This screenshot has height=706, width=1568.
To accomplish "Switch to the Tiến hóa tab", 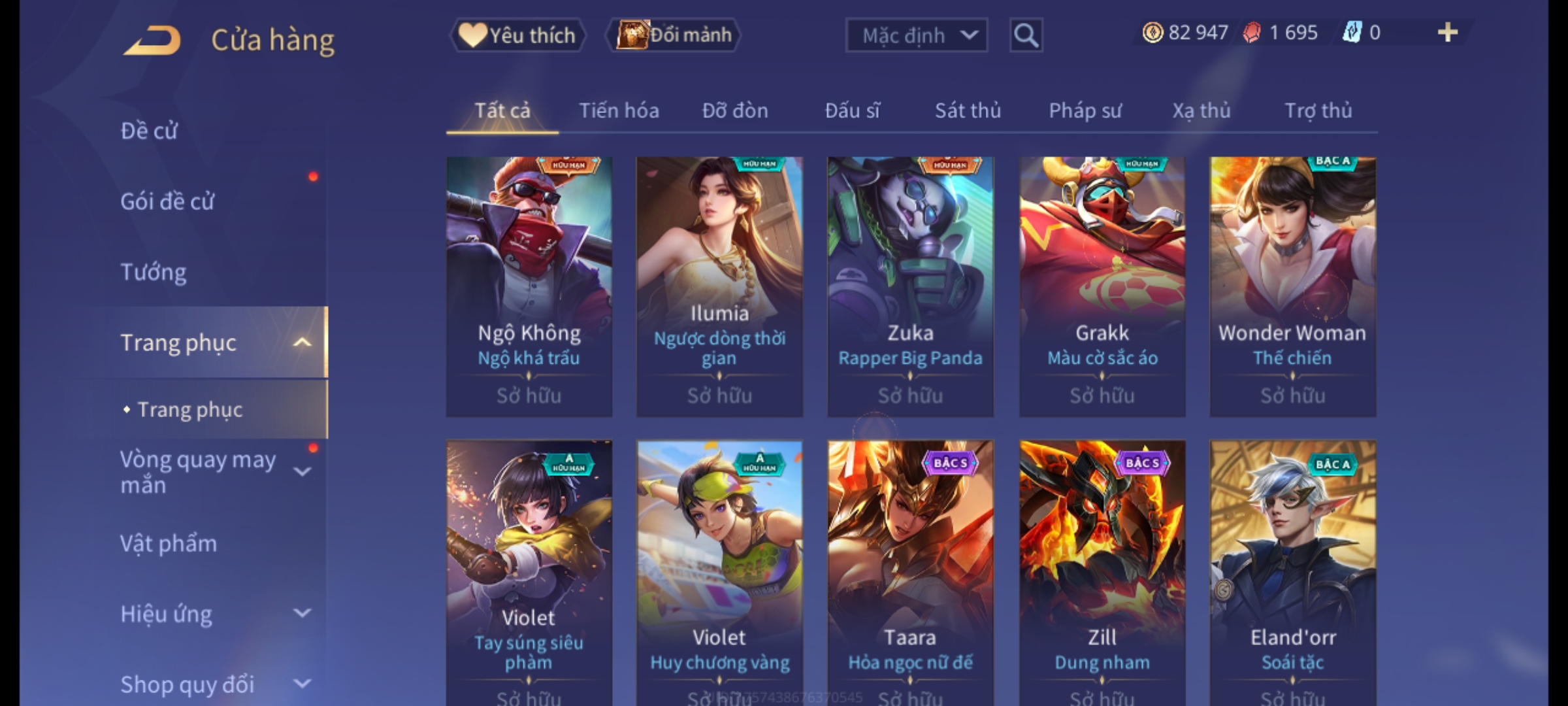I will point(619,111).
